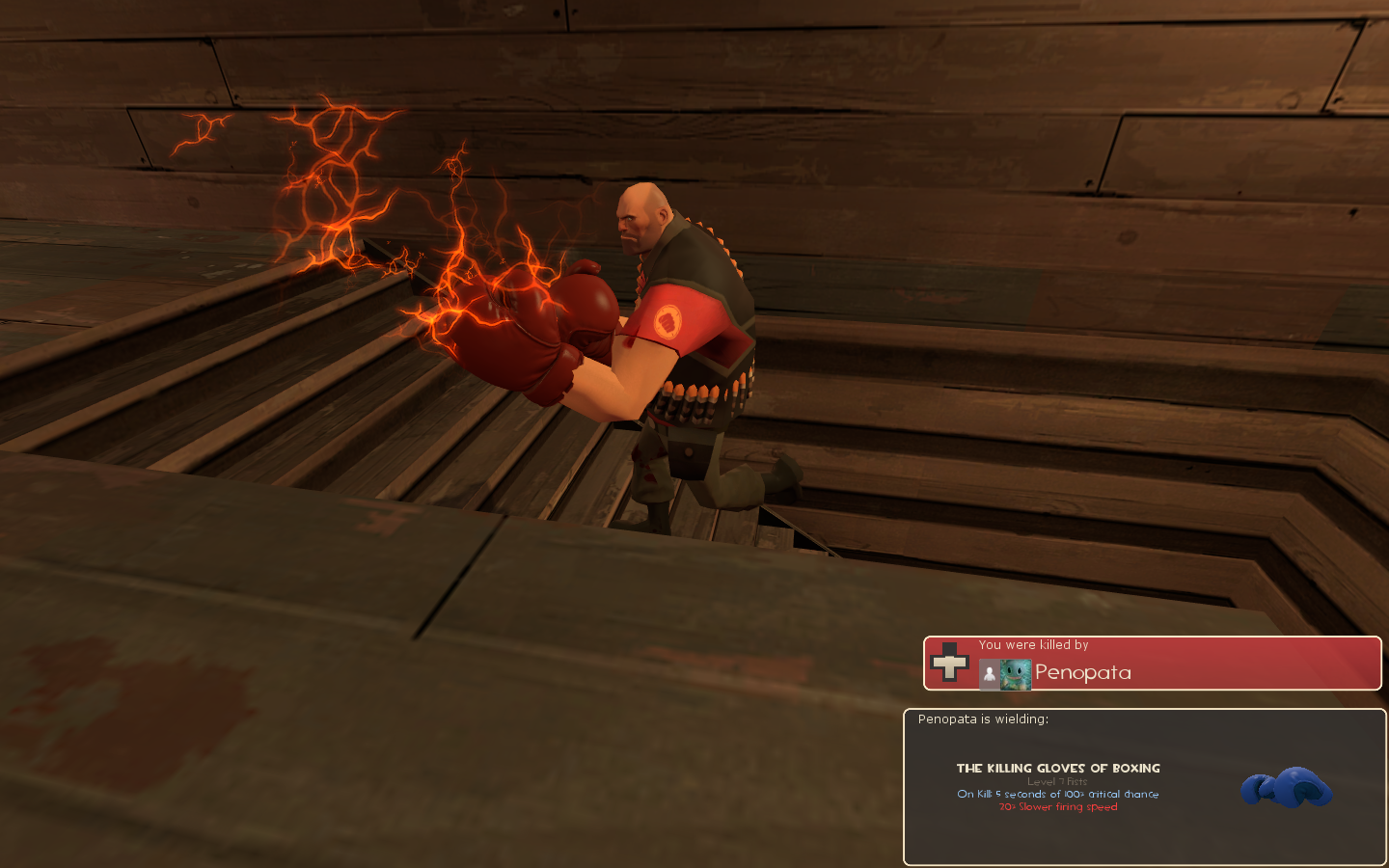Click Penopata's avatar in the killer panel
The height and width of the screenshot is (868, 1389).
(1015, 674)
